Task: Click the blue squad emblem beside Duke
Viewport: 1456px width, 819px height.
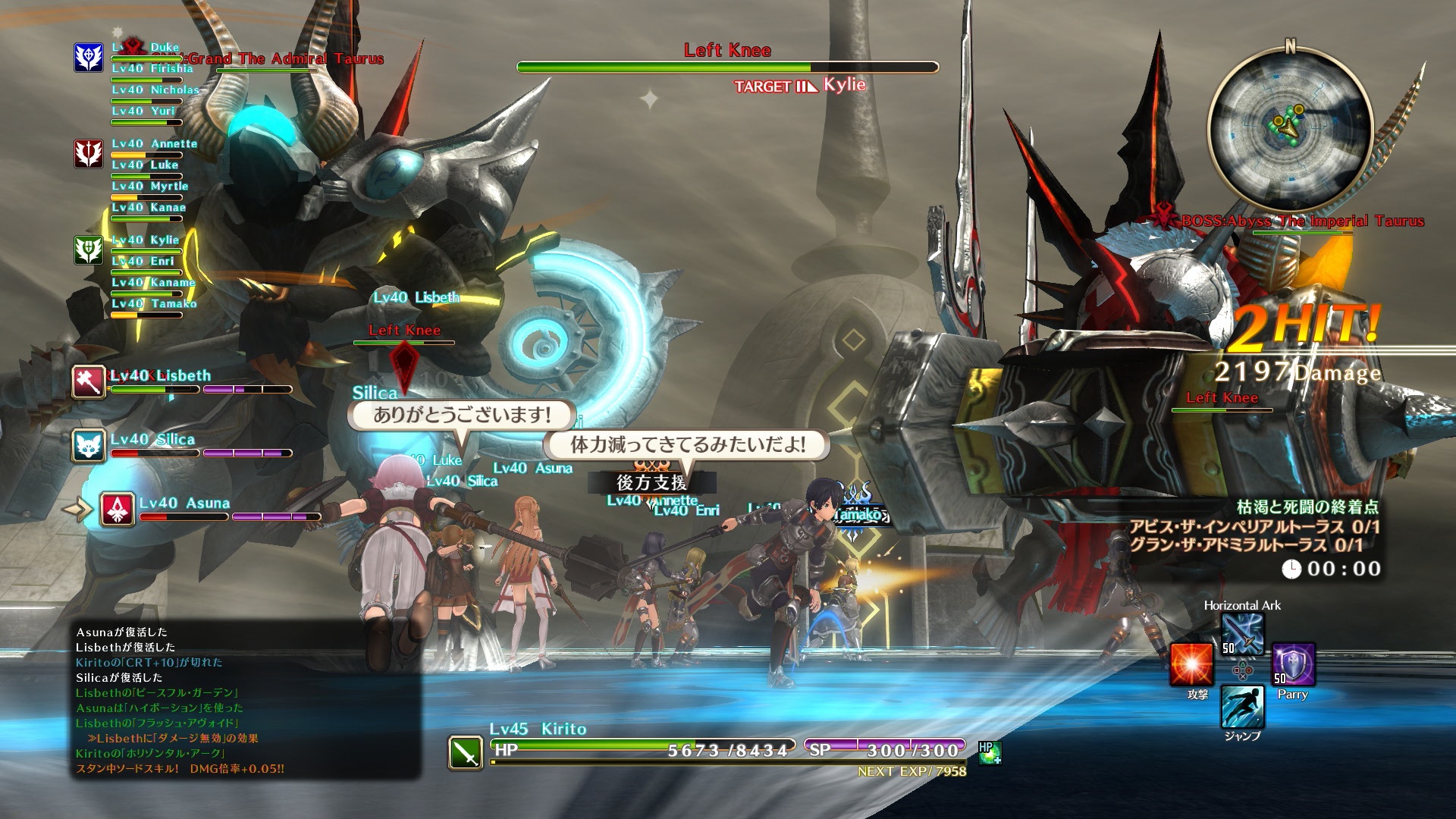Action: pos(88,55)
